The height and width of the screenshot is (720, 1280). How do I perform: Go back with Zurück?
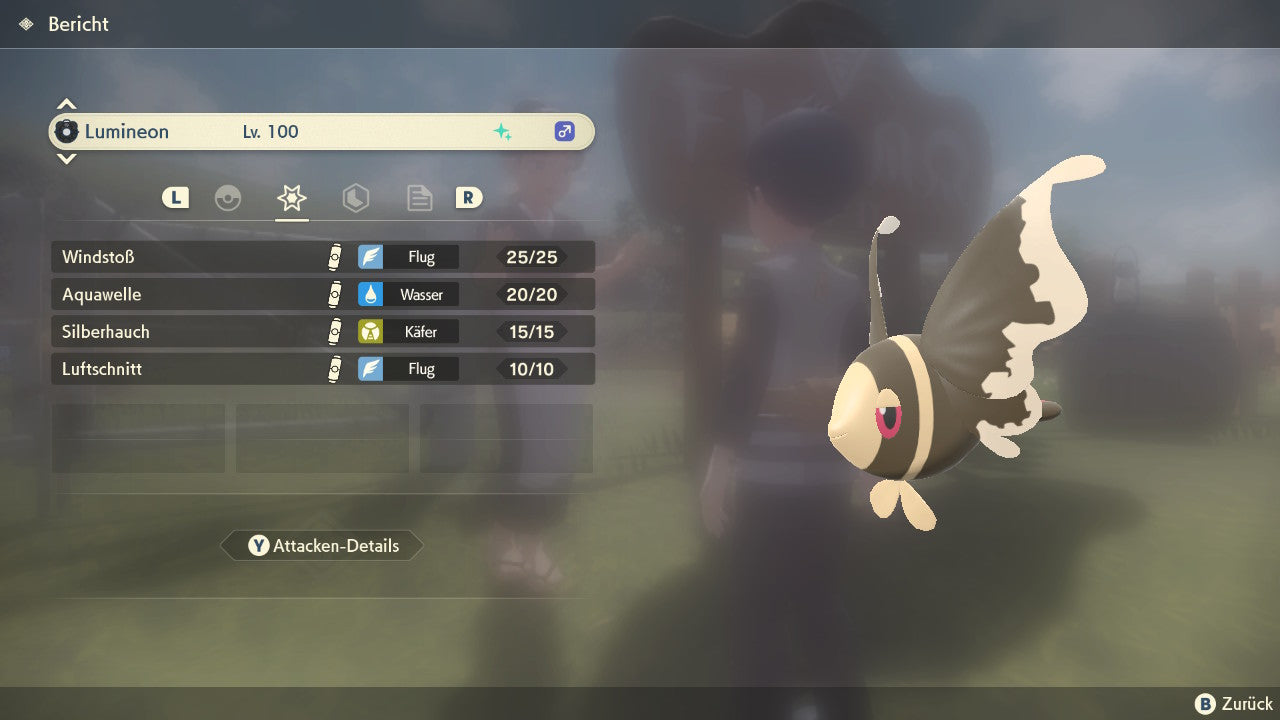[x=1234, y=703]
